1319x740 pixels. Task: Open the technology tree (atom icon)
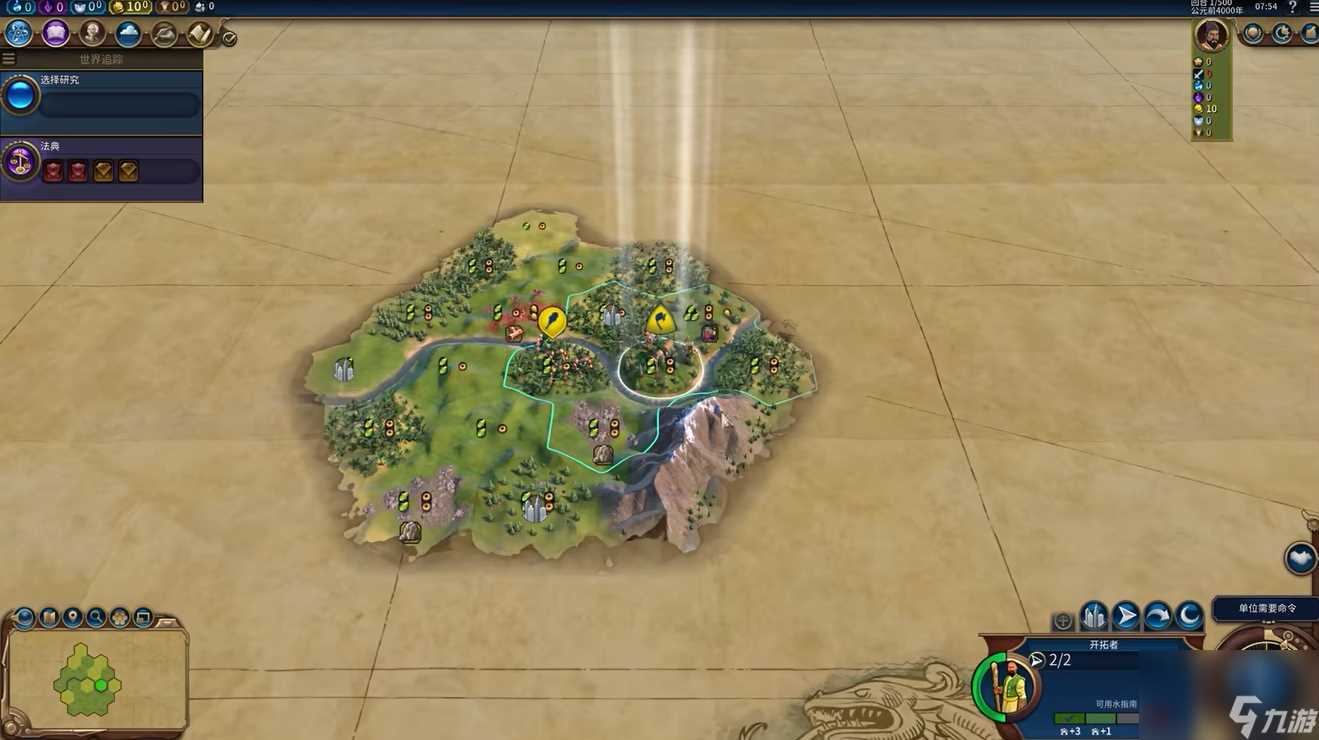(18, 33)
